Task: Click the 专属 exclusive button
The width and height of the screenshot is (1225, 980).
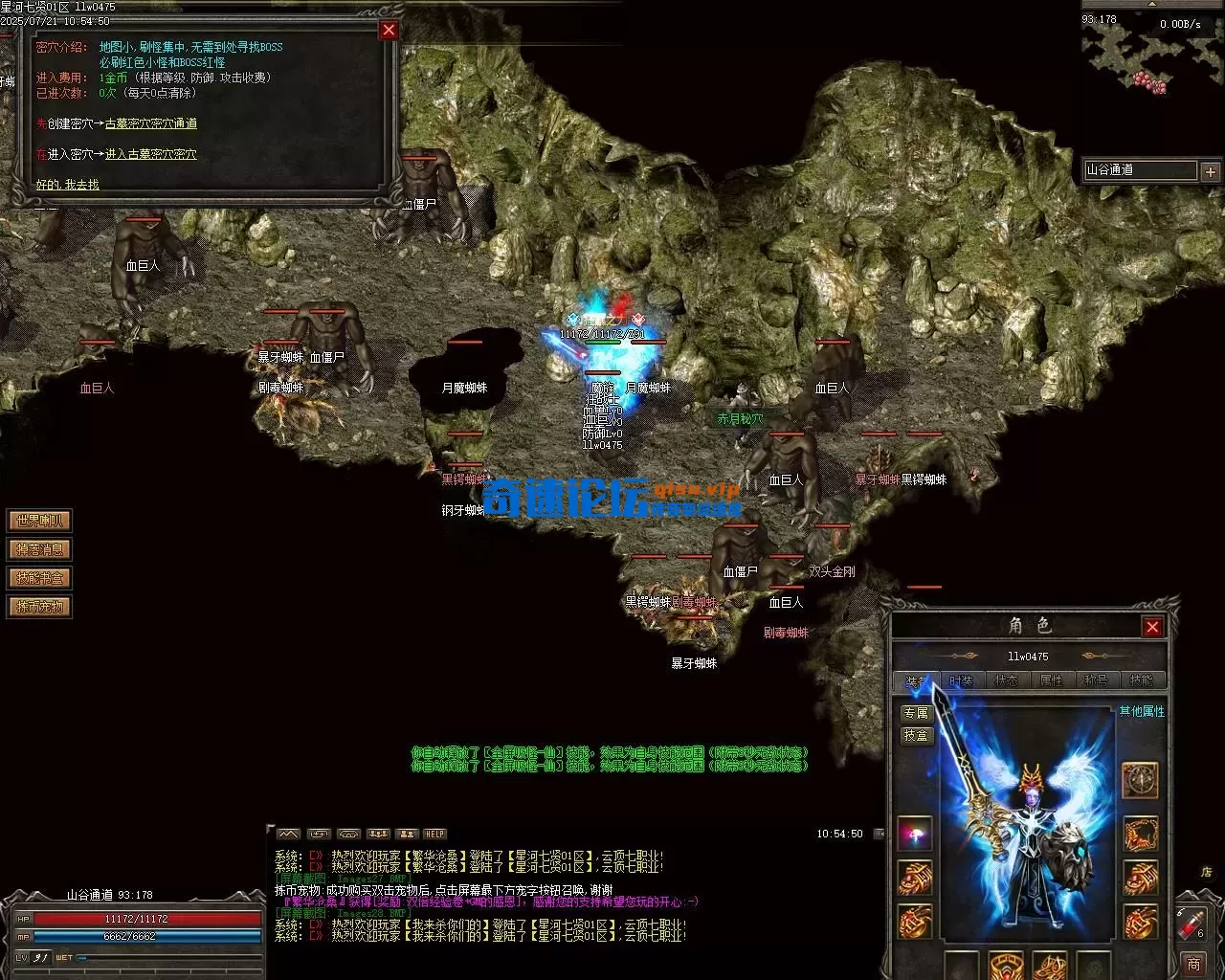Action: (916, 713)
